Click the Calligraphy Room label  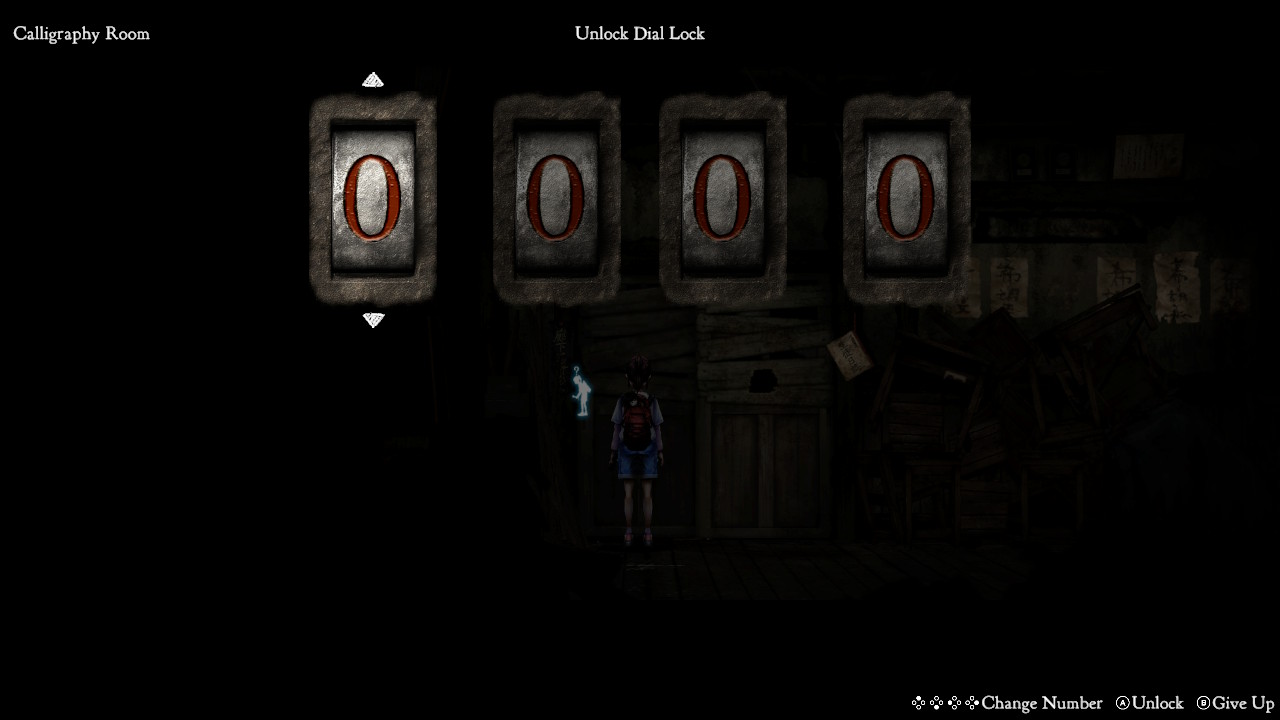[x=81, y=33]
